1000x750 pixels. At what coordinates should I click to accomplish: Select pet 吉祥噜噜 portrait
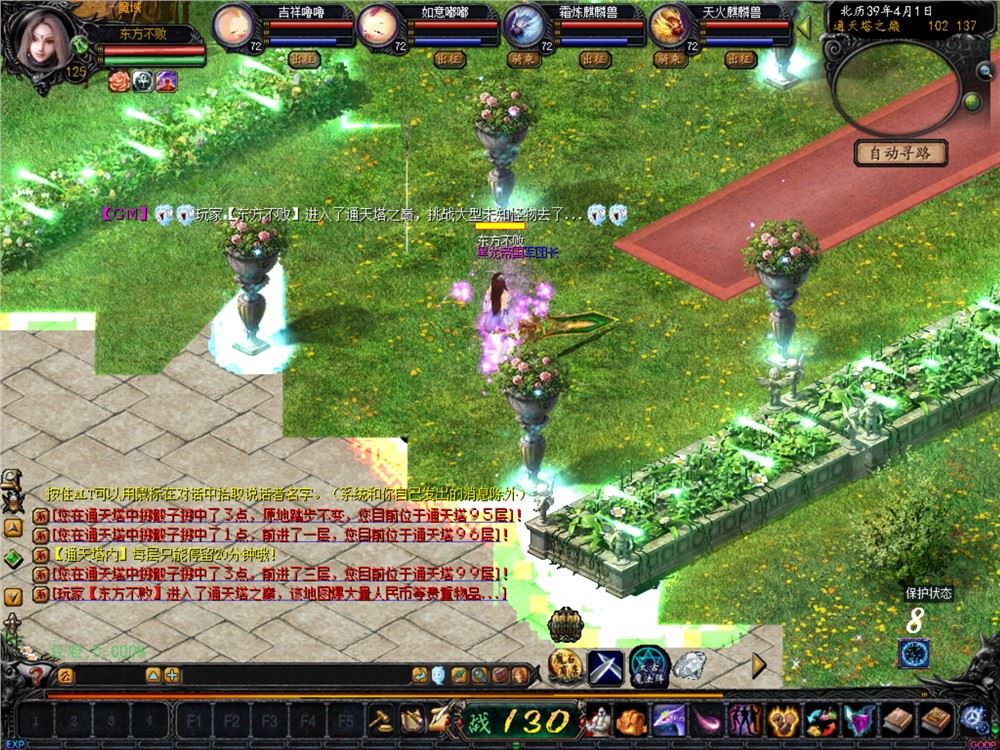pyautogui.click(x=235, y=24)
